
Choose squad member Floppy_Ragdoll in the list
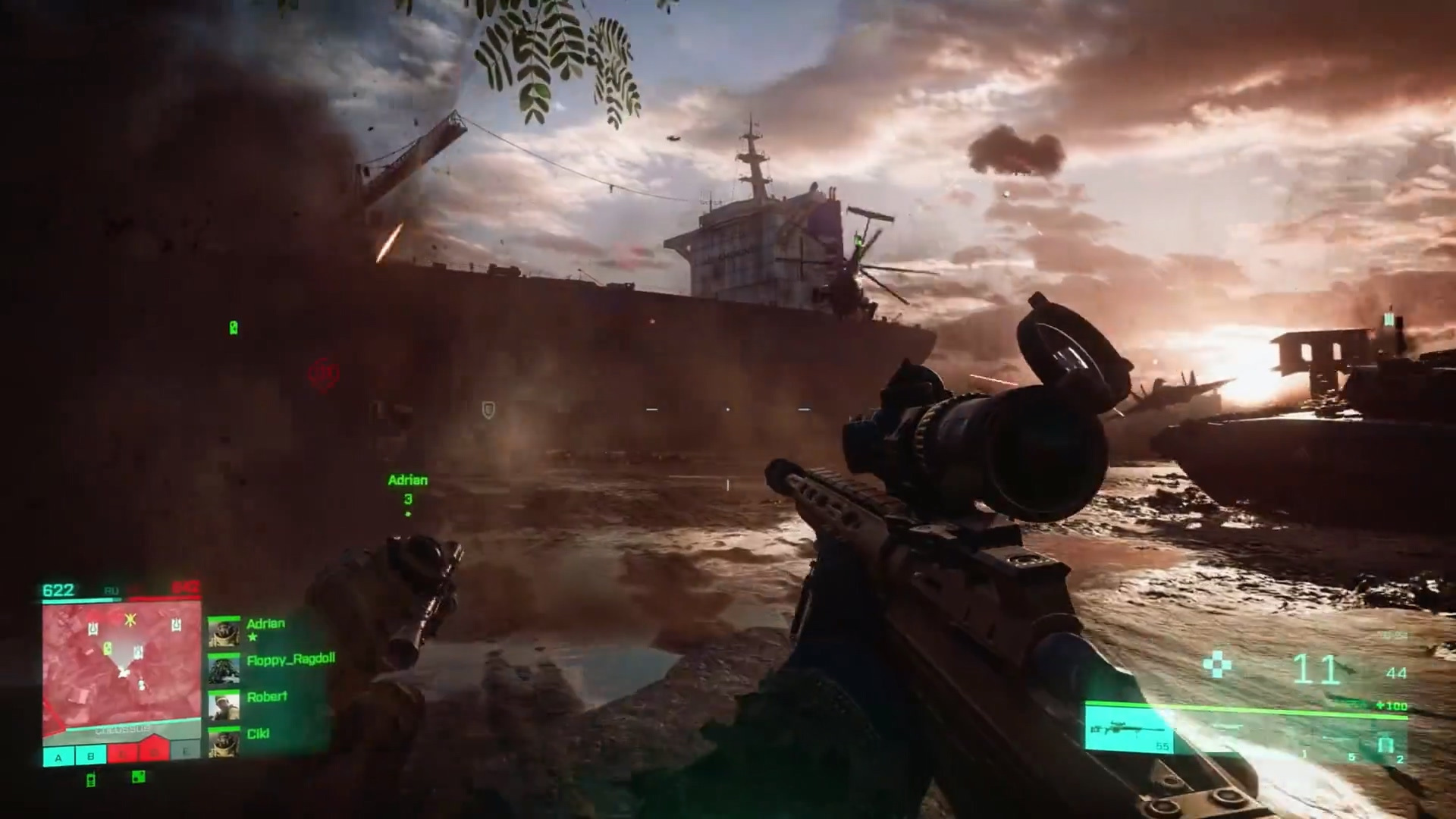point(290,660)
